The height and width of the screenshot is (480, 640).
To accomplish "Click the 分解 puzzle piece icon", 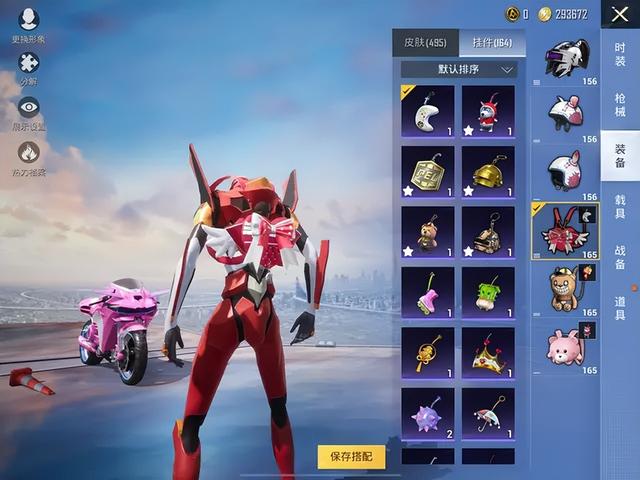I will pyautogui.click(x=28, y=65).
